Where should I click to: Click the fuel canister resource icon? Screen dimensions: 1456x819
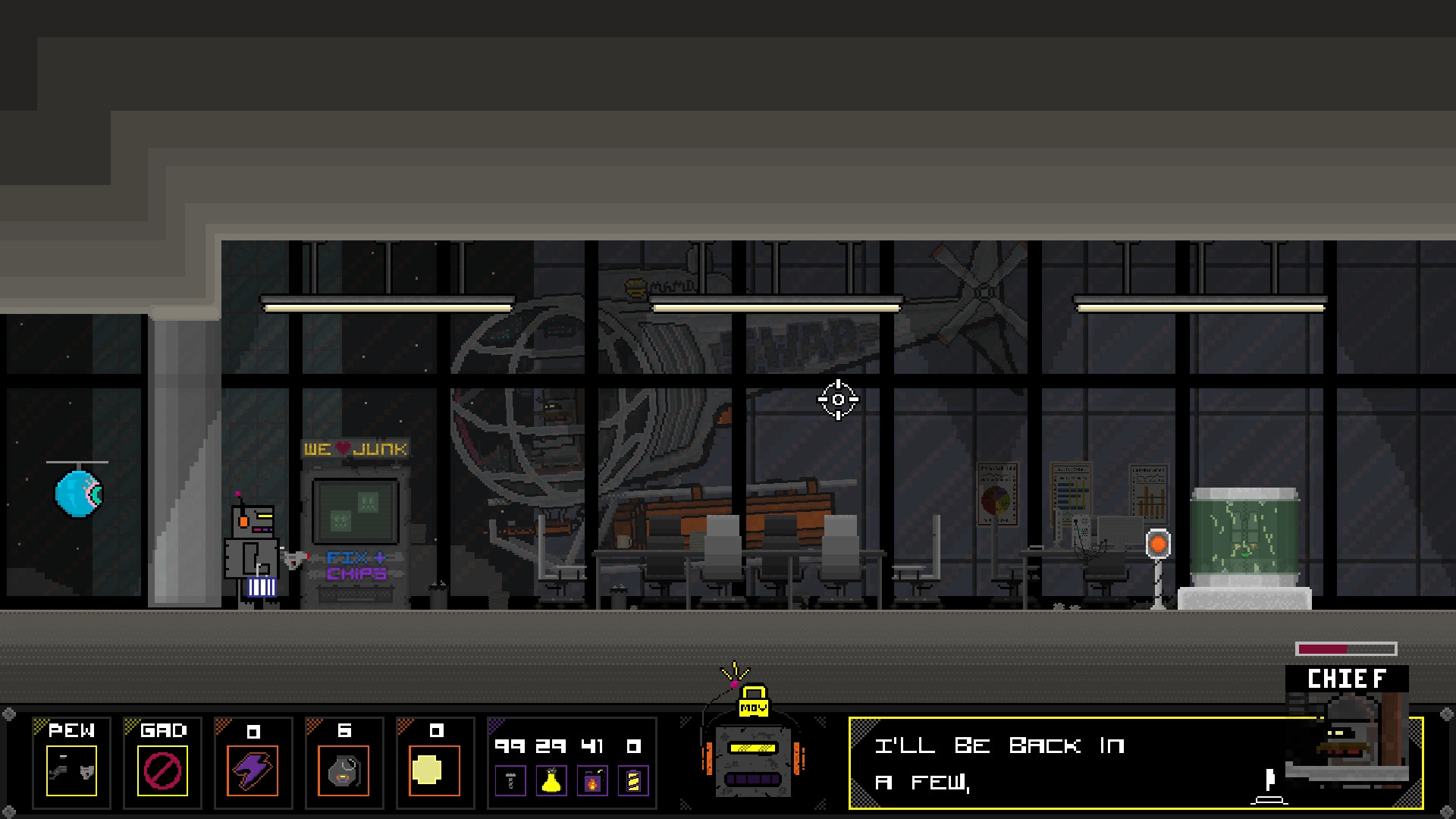pos(592,780)
